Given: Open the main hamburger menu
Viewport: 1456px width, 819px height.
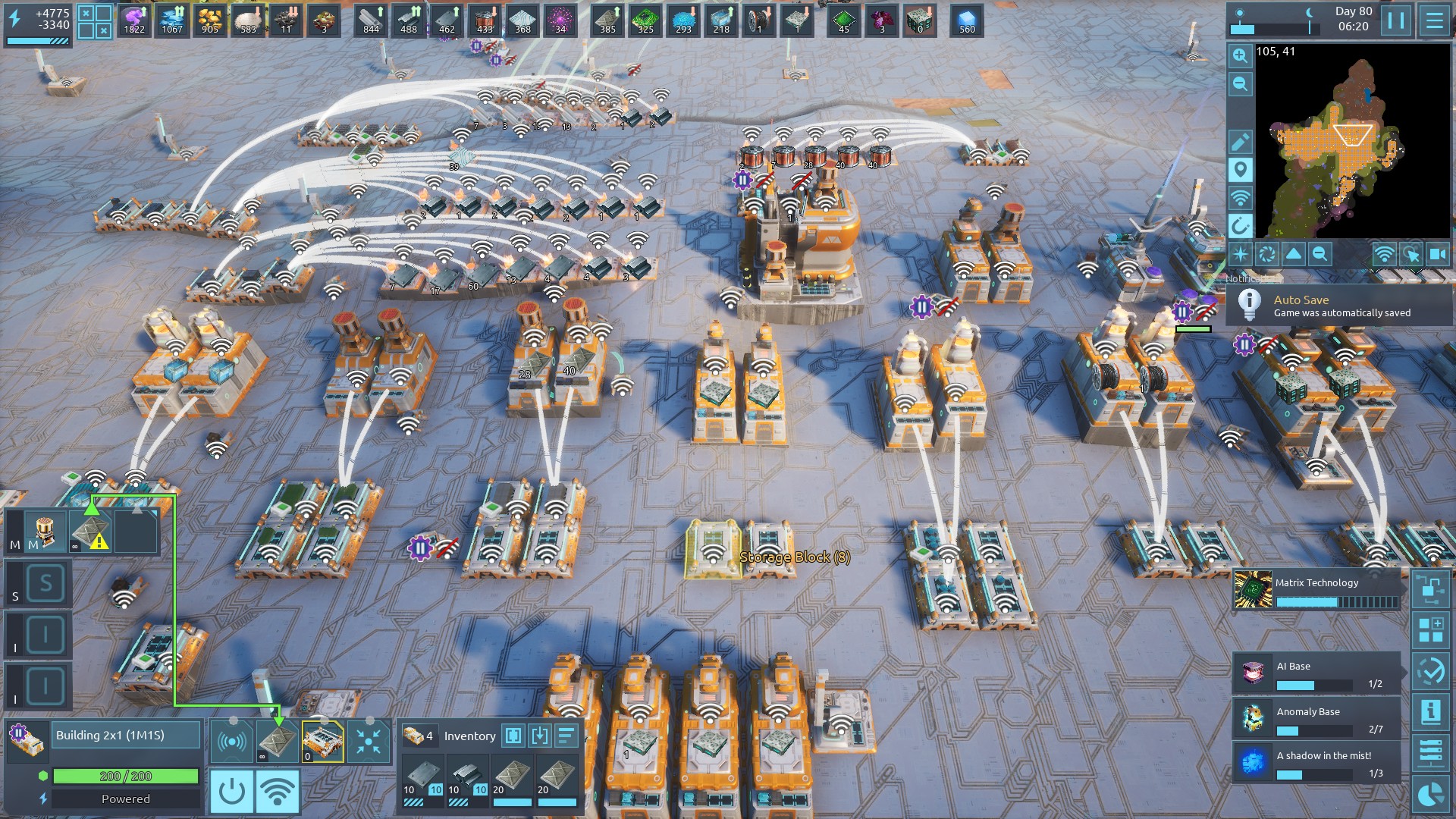Looking at the screenshot, I should coord(1434,20).
